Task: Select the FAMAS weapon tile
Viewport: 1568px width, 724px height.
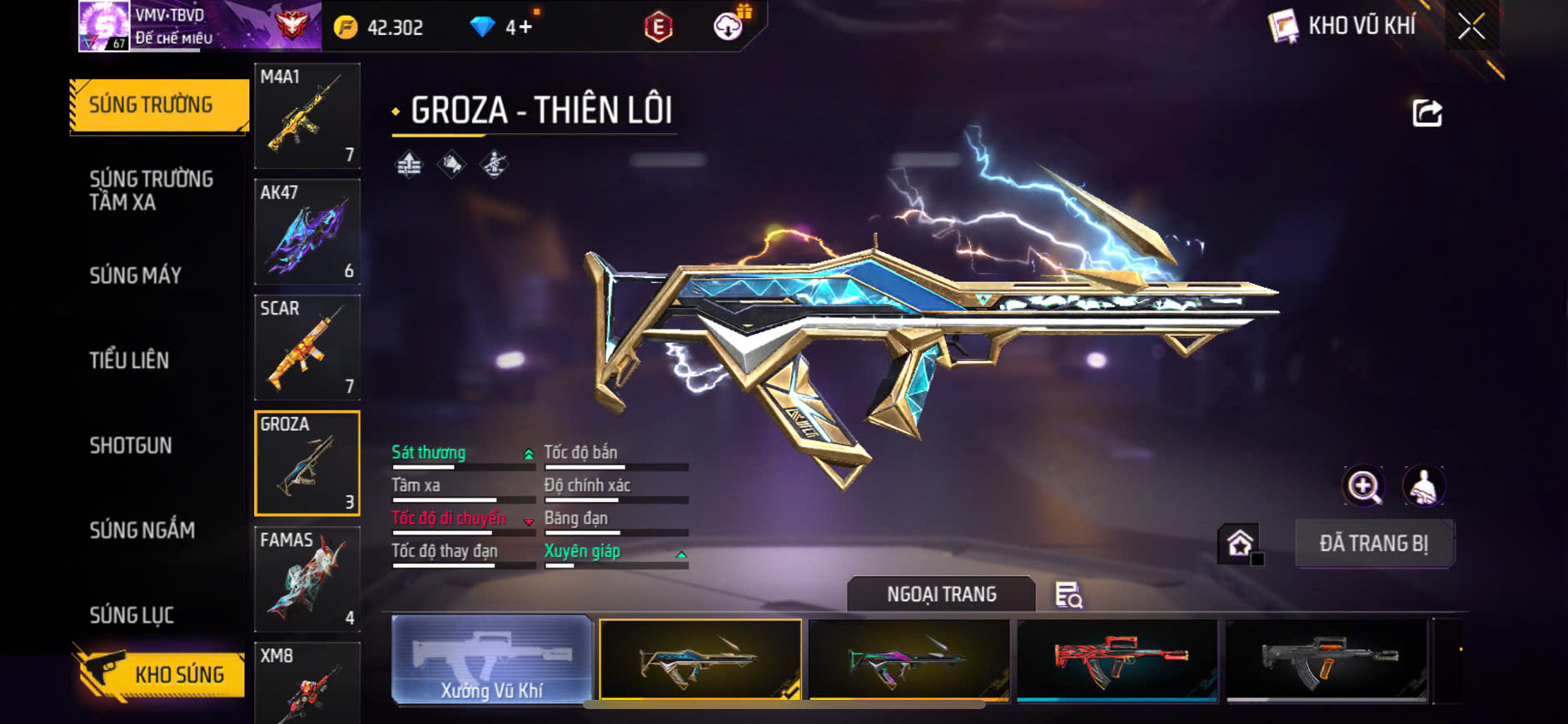Action: [x=306, y=578]
